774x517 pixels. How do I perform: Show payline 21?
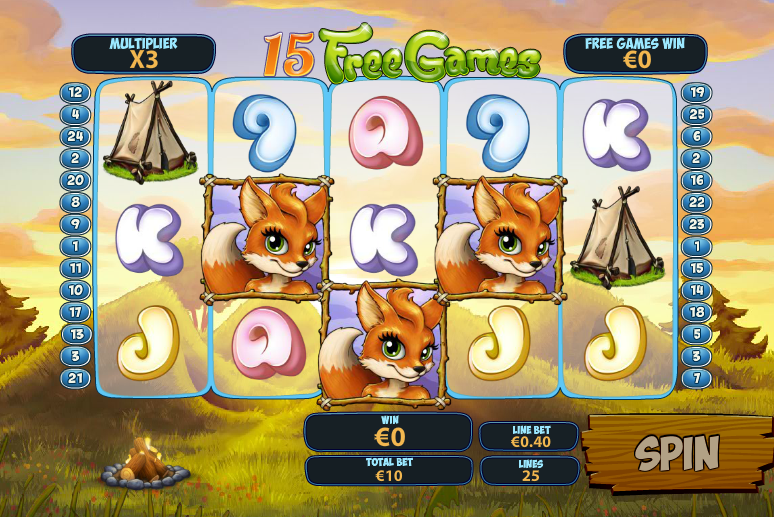(x=75, y=378)
